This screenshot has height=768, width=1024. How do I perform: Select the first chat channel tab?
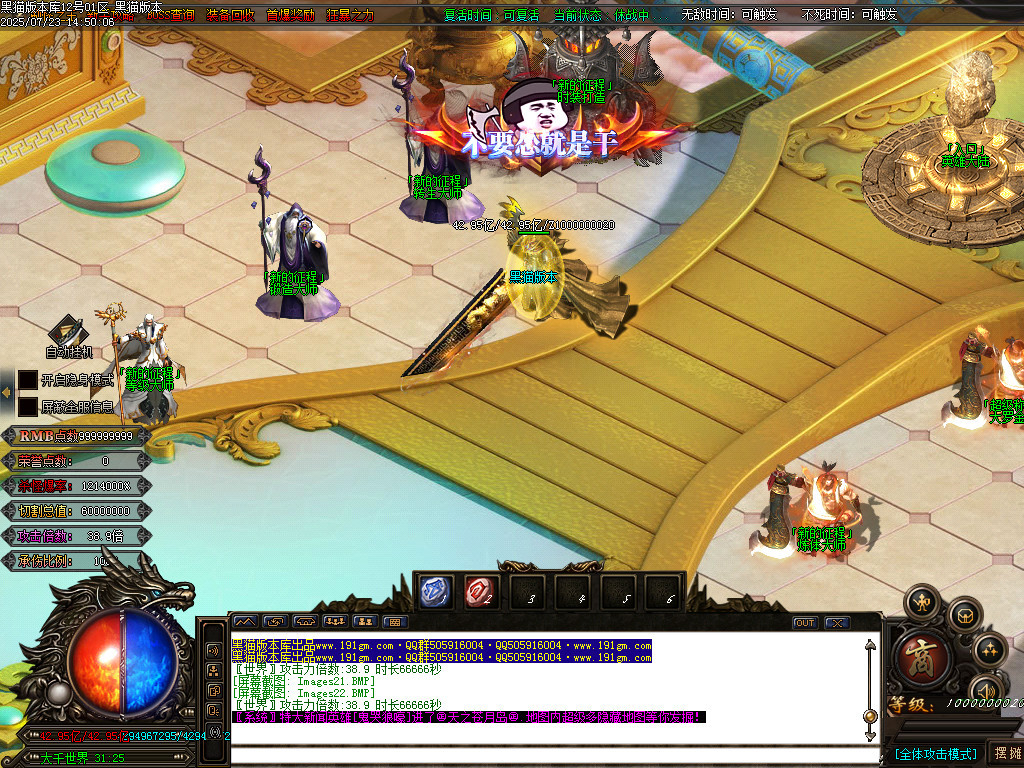point(245,622)
